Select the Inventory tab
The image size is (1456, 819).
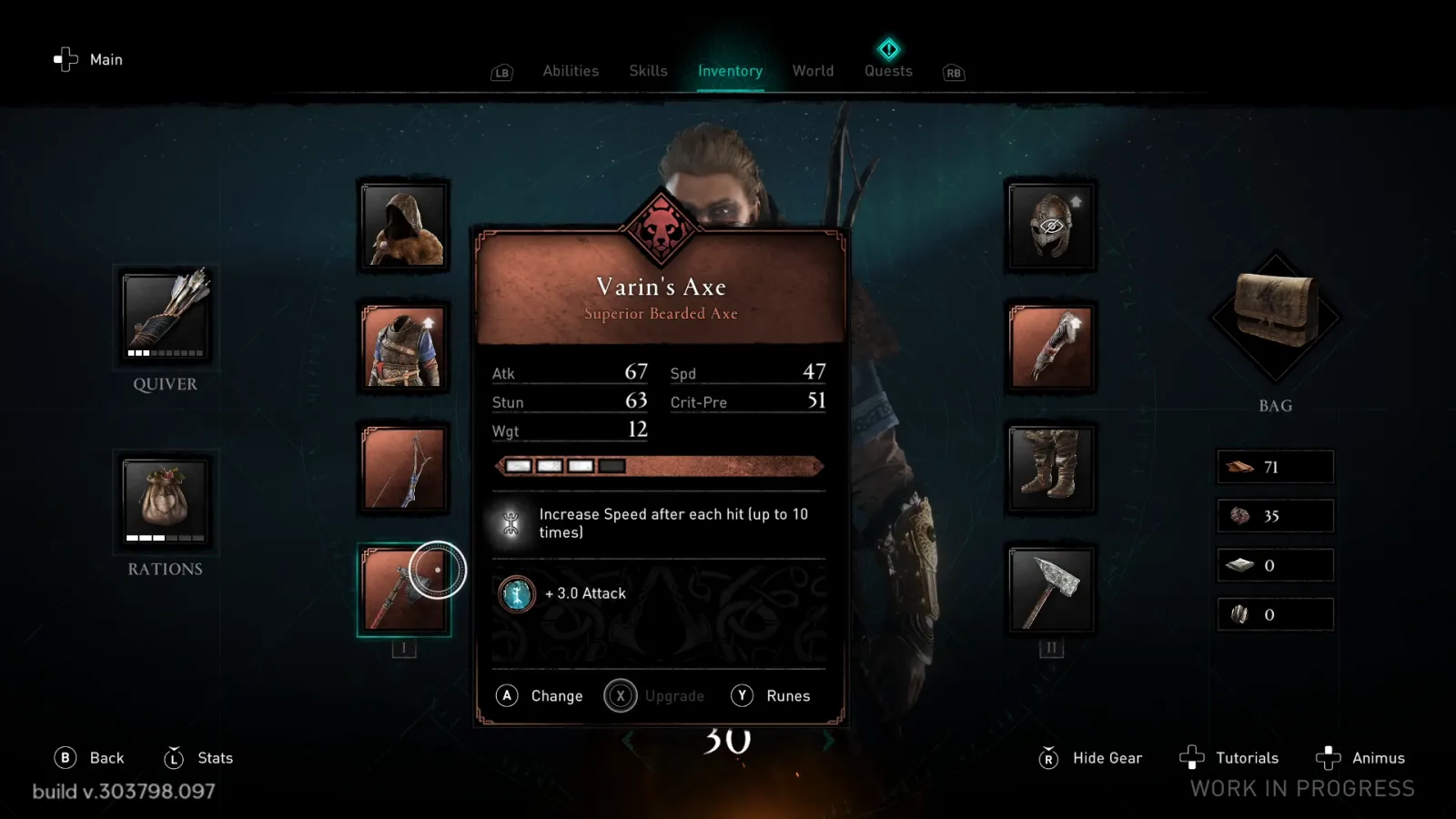[x=730, y=71]
